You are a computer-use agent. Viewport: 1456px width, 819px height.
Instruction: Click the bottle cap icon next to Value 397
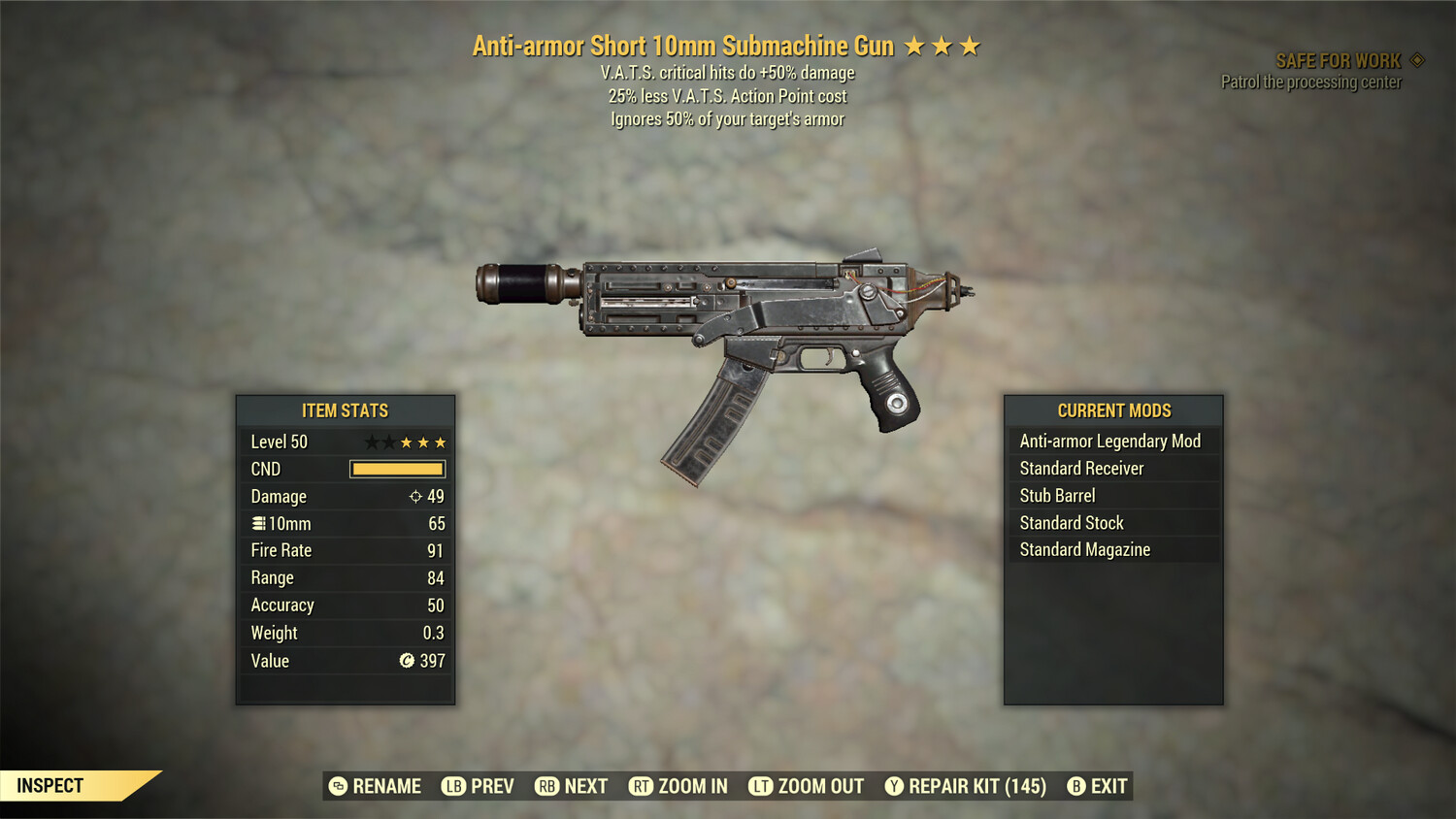(x=408, y=661)
